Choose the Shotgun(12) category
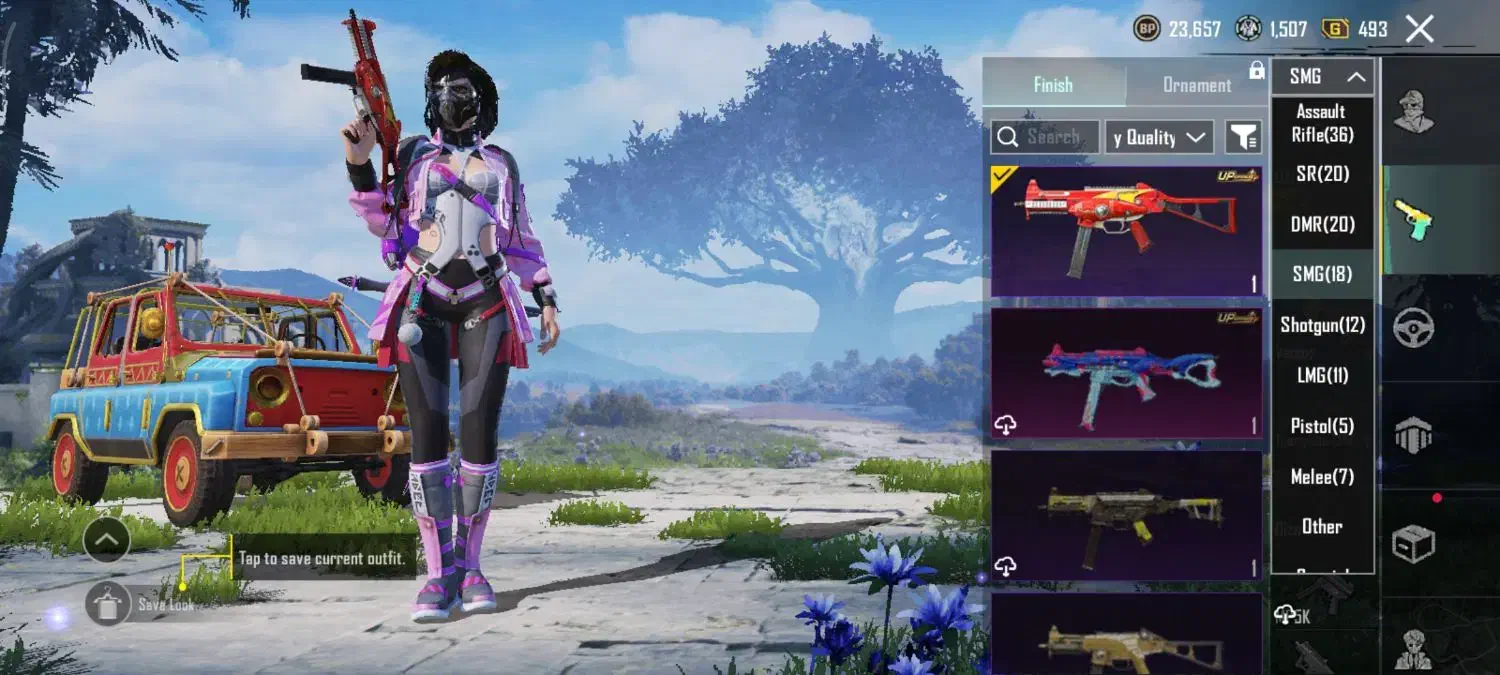Screen dimensions: 1500x675 point(1322,325)
